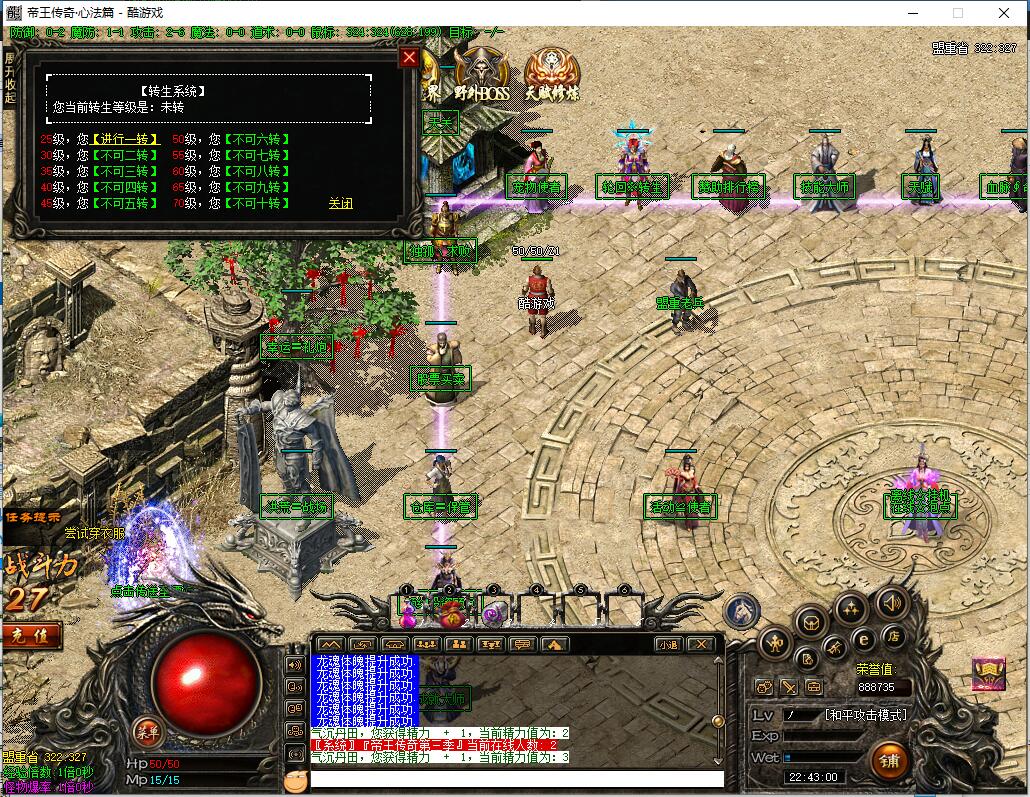This screenshot has width=1030, height=797.
Task: Click the horse mount icon
Action: 741,611
